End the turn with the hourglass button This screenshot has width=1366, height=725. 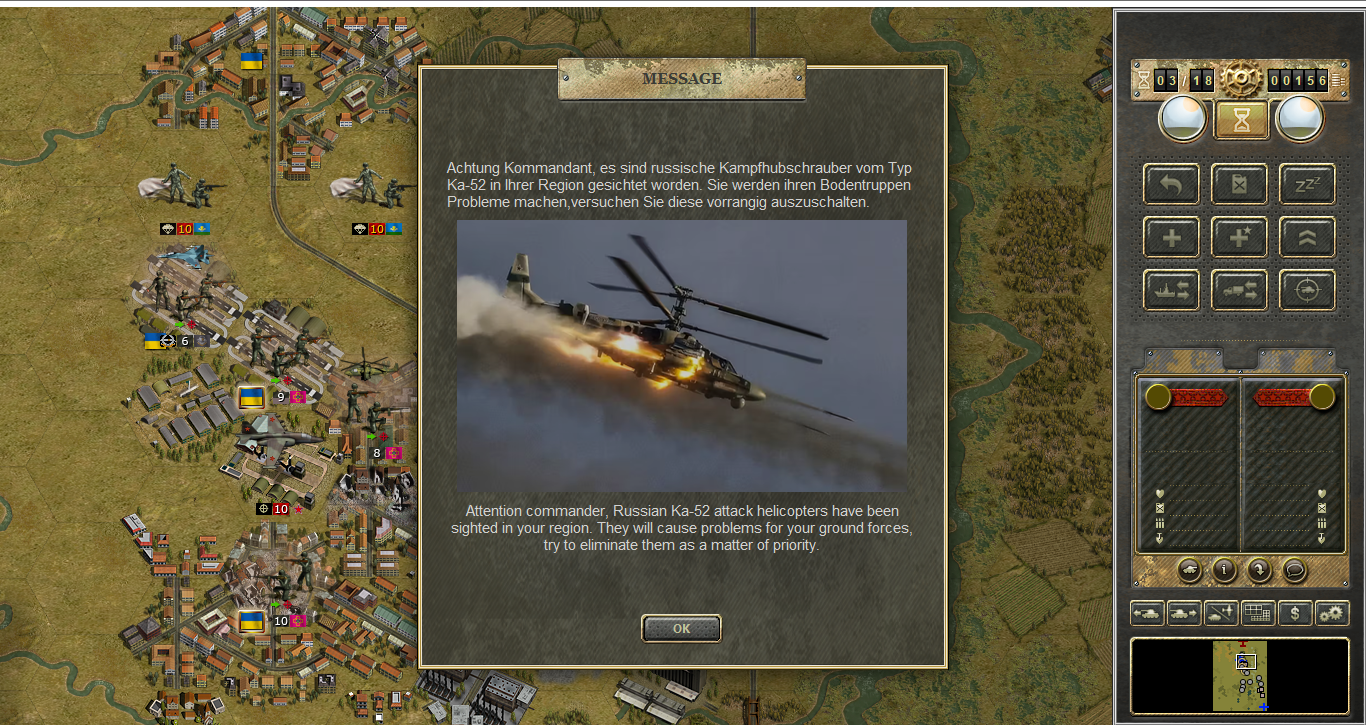(1241, 120)
